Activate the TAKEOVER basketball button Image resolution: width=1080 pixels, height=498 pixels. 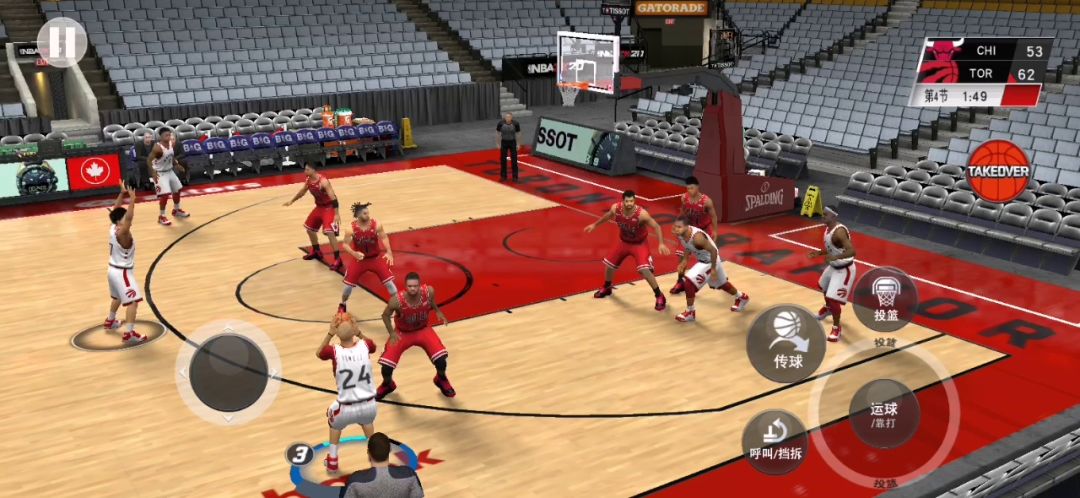[997, 169]
